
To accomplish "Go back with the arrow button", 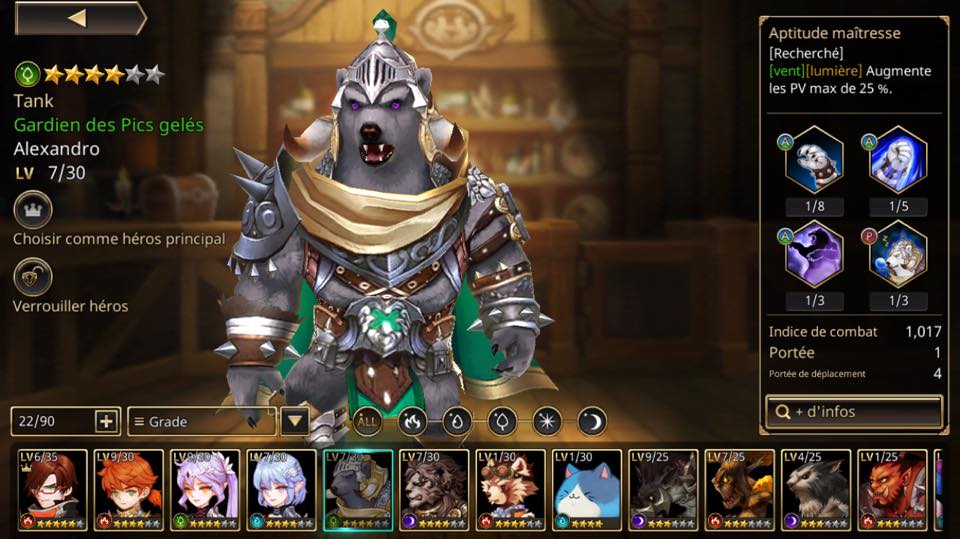I will pos(78,18).
